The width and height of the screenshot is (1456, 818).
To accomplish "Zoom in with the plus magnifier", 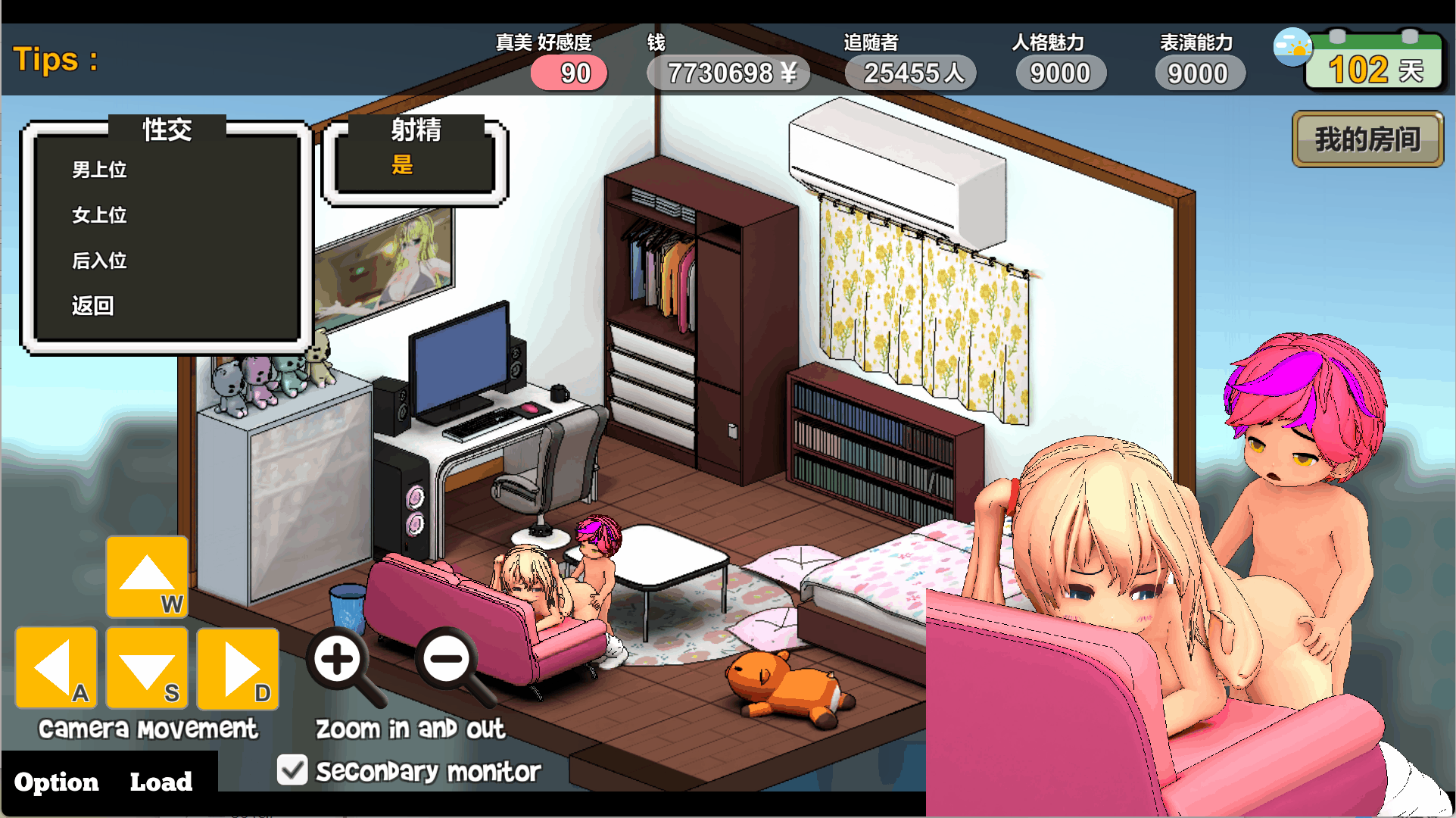I will pos(338,660).
